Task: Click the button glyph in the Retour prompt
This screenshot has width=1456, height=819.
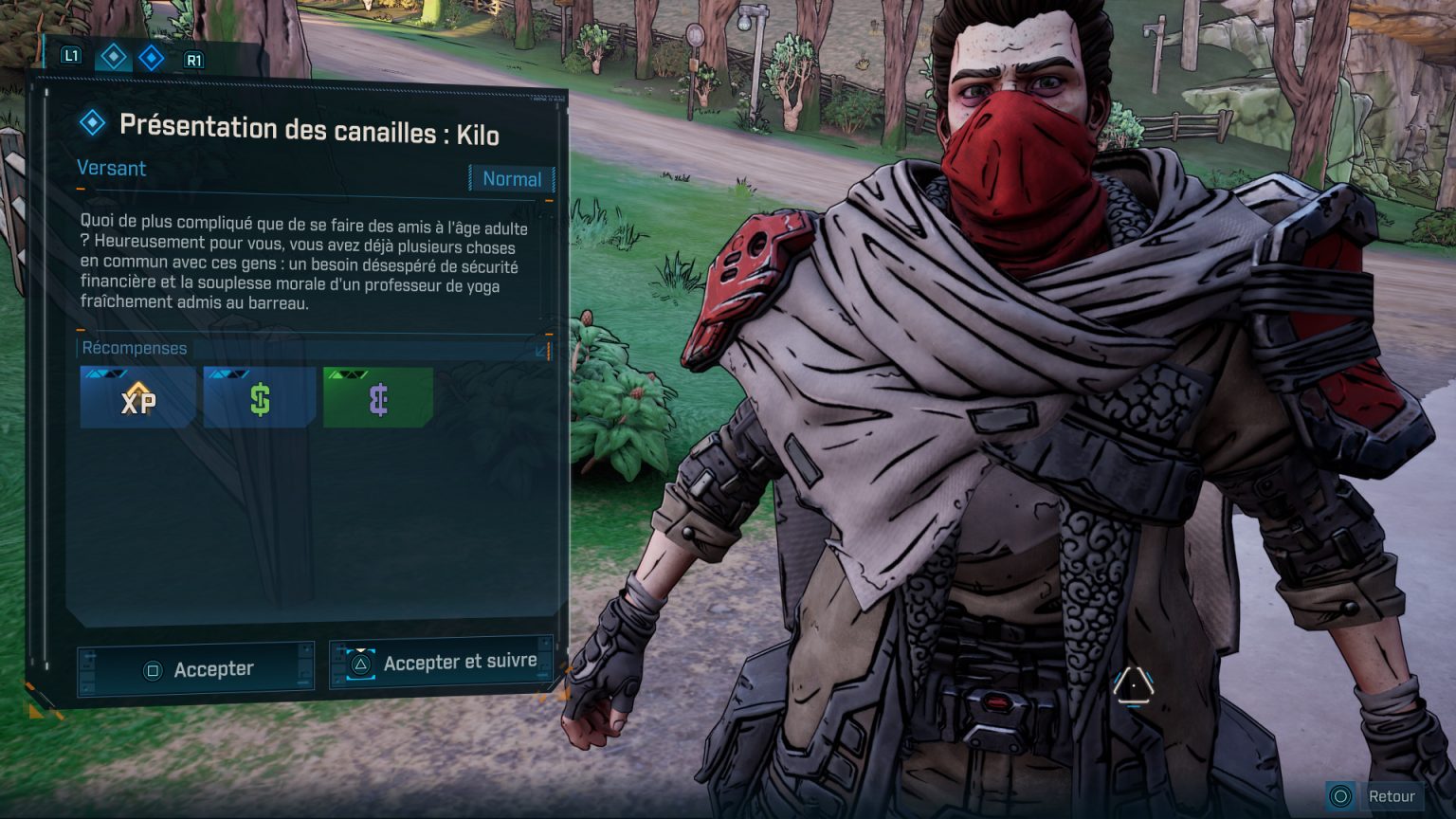Action: [1341, 796]
